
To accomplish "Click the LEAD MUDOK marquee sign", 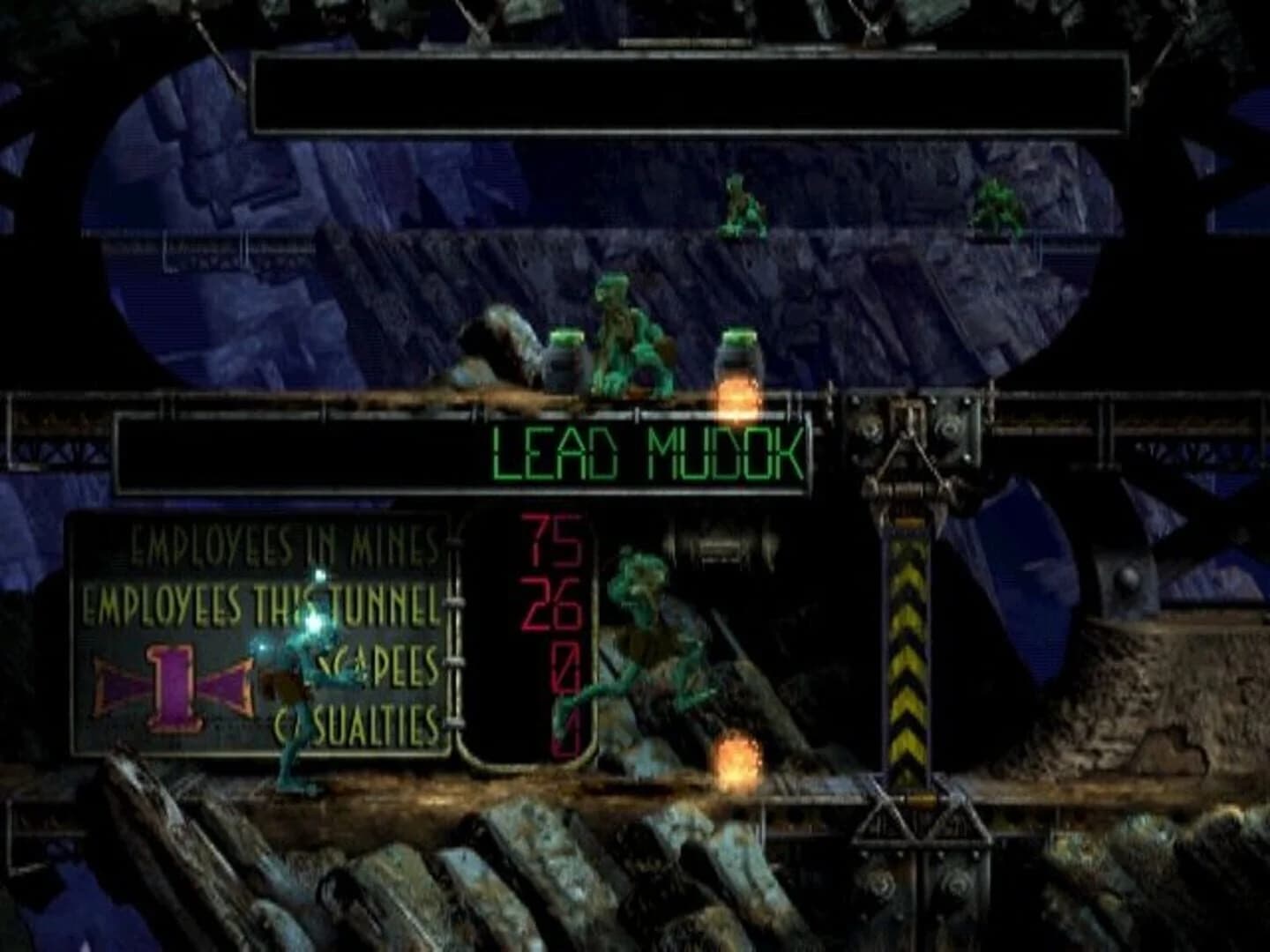I will (646, 452).
